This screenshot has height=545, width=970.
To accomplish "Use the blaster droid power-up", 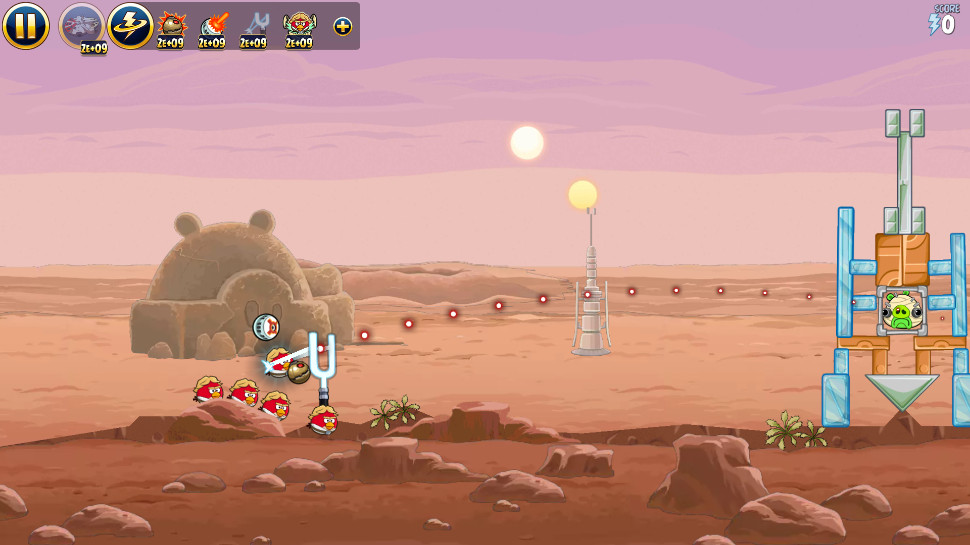I will pyautogui.click(x=213, y=24).
